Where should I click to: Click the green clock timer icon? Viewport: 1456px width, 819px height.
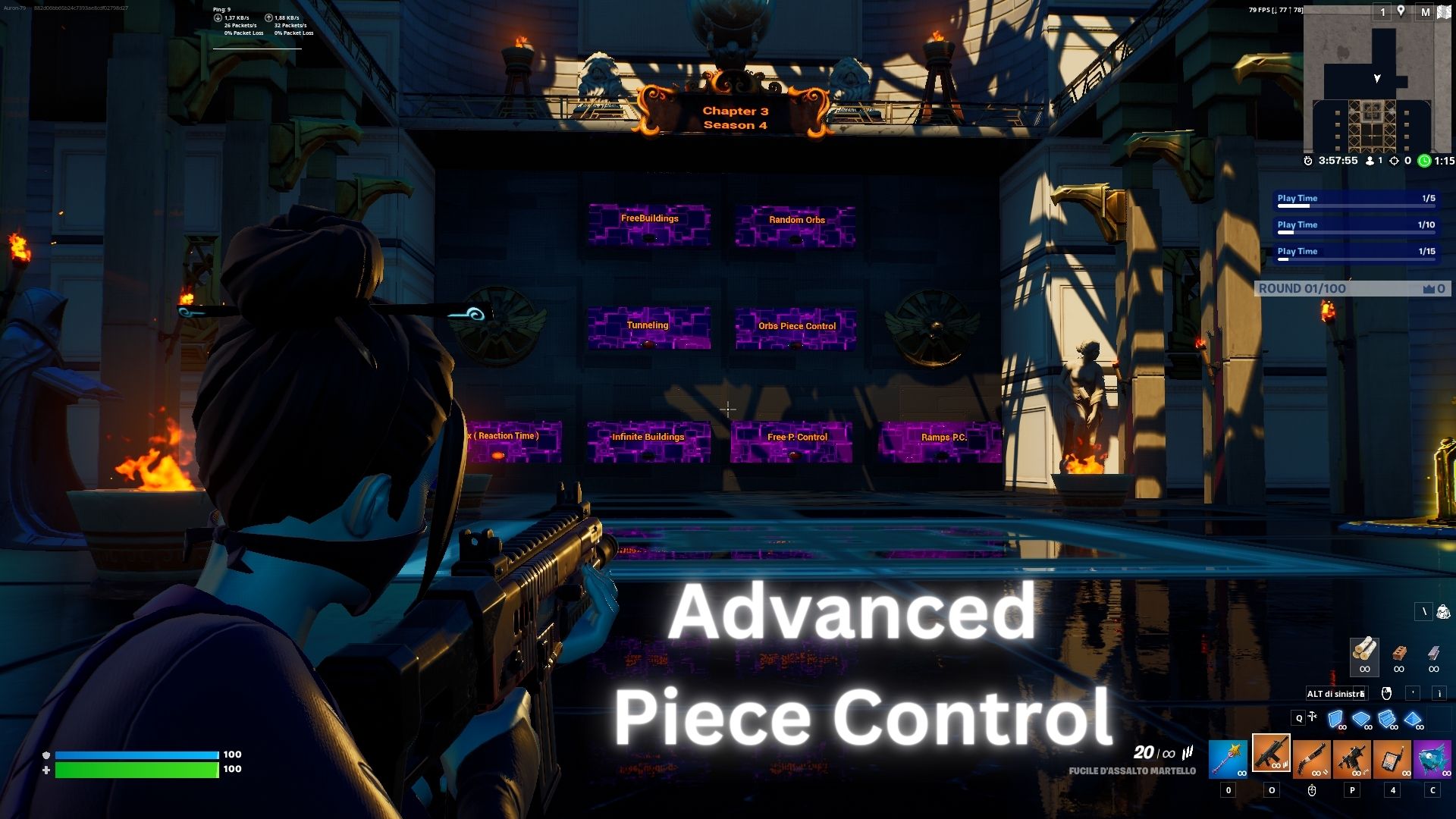(1425, 161)
